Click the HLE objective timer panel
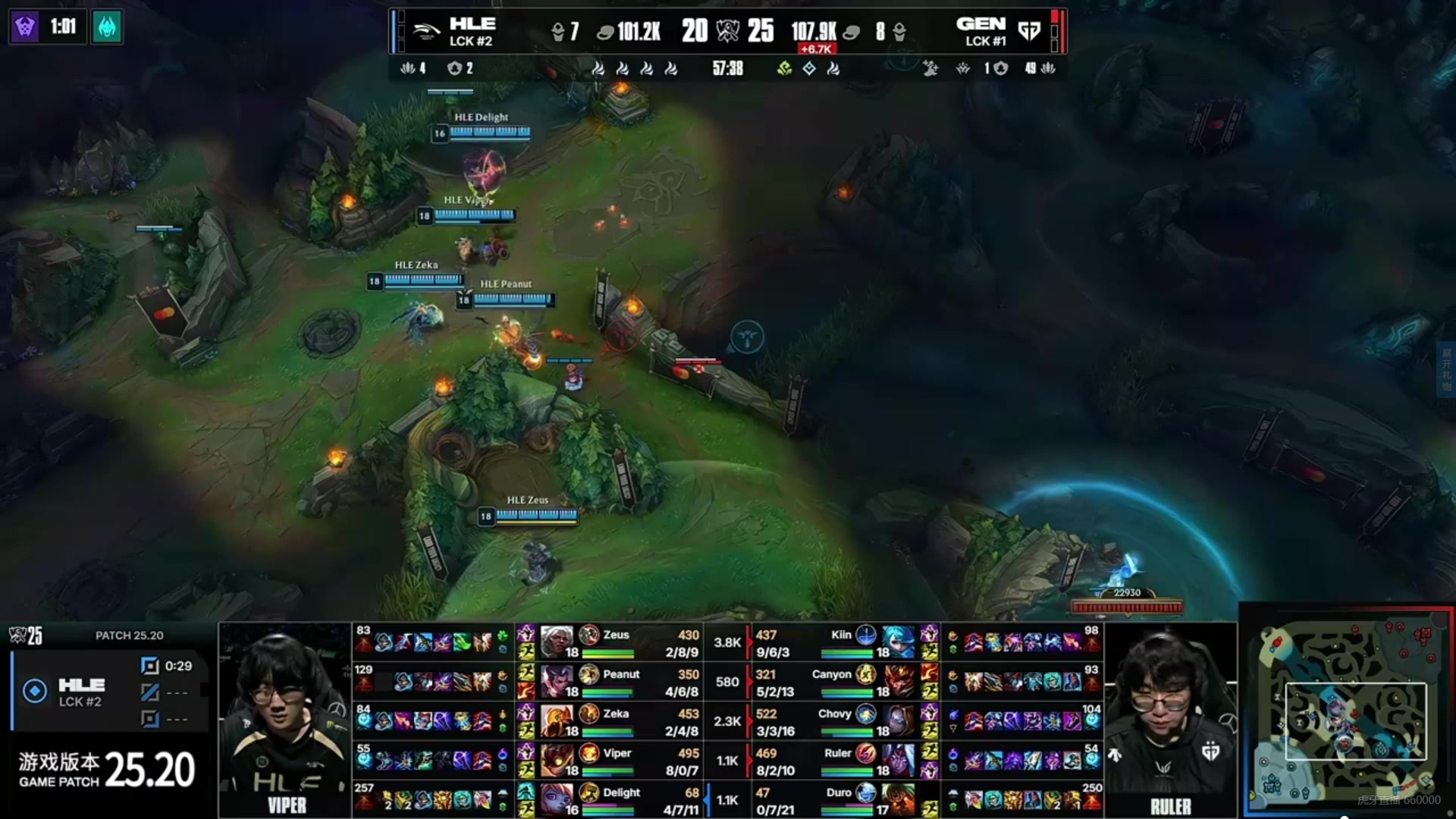Image resolution: width=1456 pixels, height=819 pixels. tap(110, 692)
